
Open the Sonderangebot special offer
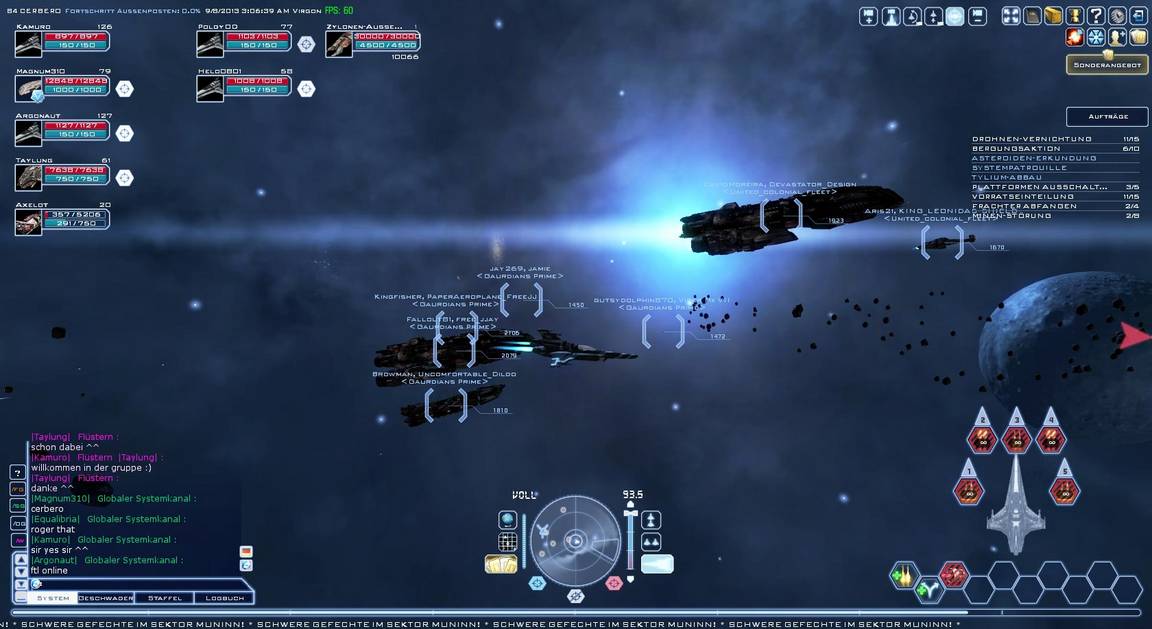[x=1106, y=65]
